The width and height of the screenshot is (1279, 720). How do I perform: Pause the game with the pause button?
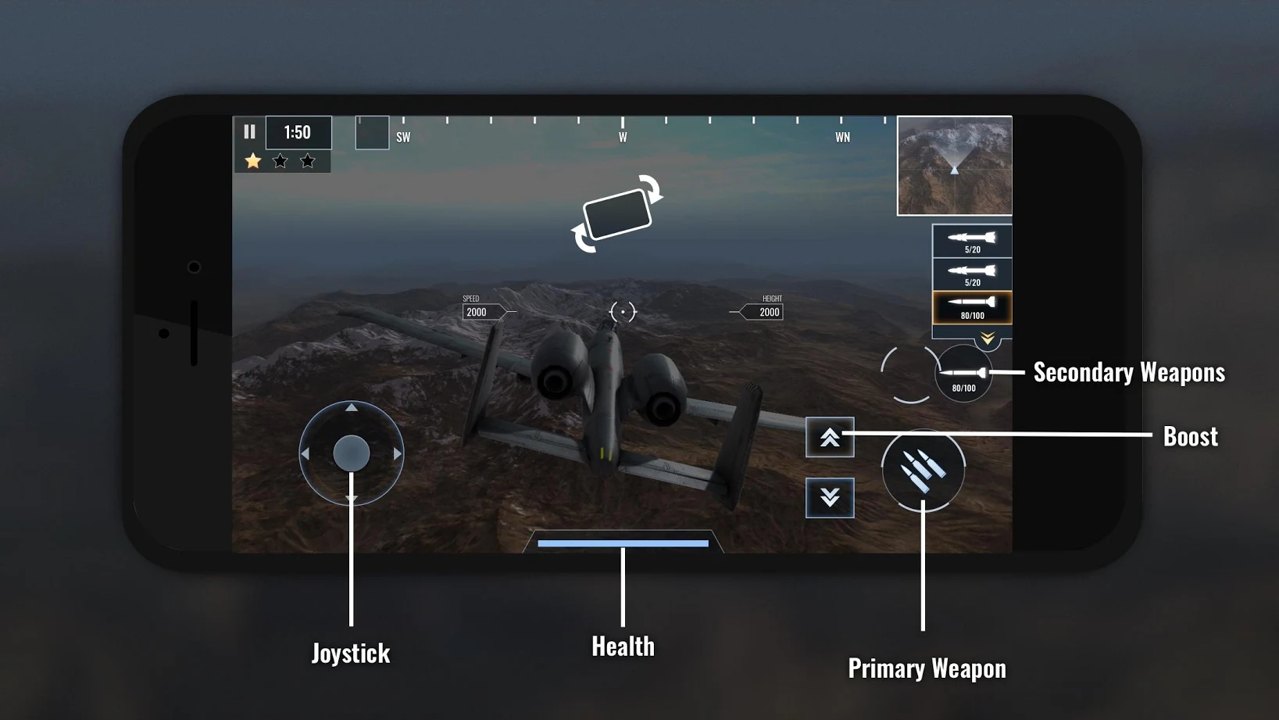tap(249, 132)
